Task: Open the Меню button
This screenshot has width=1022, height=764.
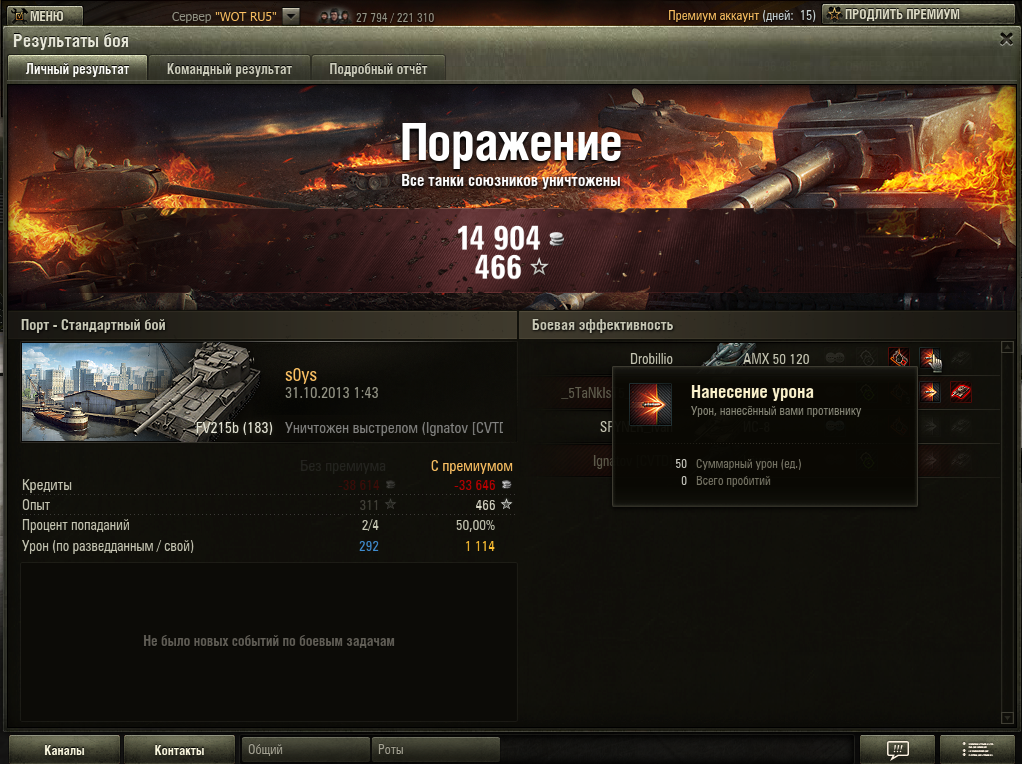Action: (37, 15)
